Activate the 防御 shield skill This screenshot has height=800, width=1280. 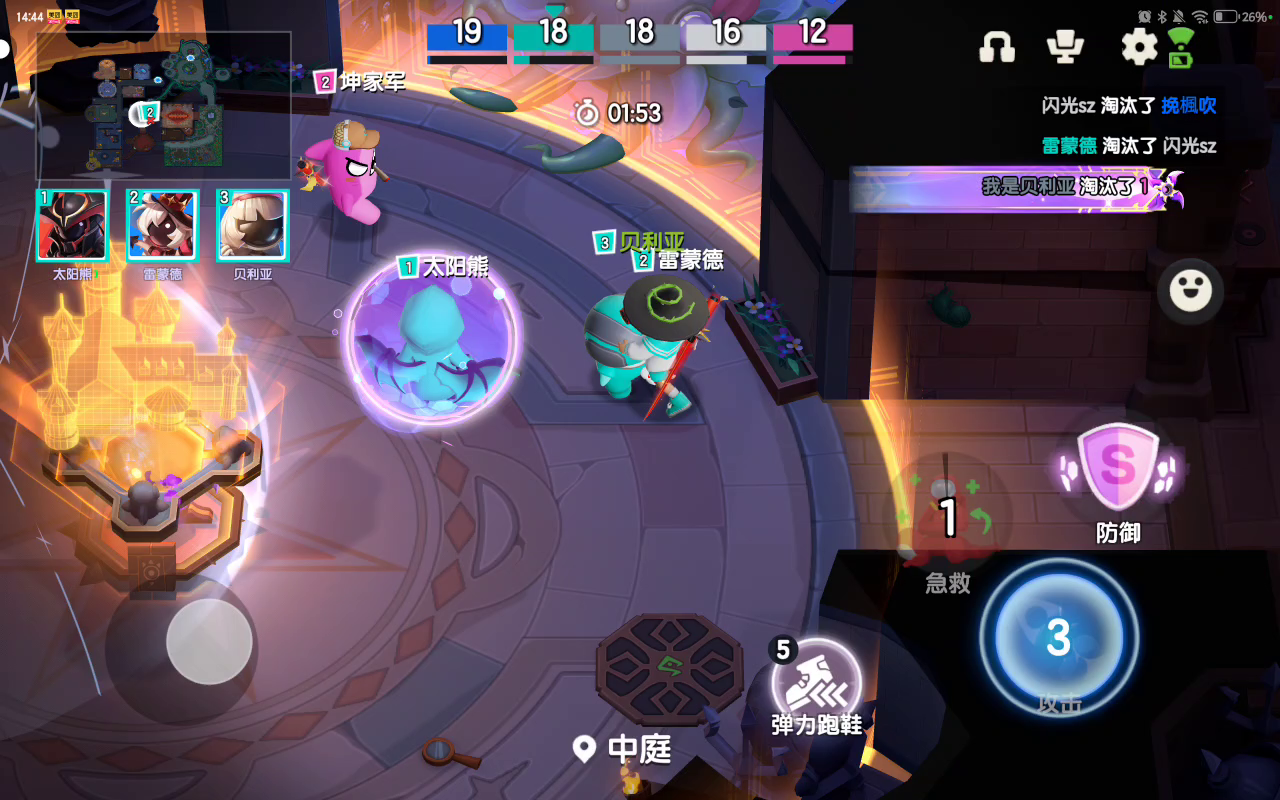[x=1117, y=467]
